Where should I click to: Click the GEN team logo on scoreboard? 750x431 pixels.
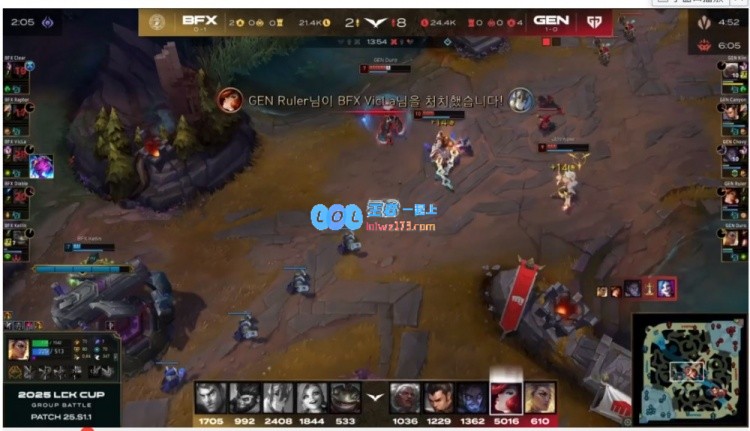pos(594,21)
